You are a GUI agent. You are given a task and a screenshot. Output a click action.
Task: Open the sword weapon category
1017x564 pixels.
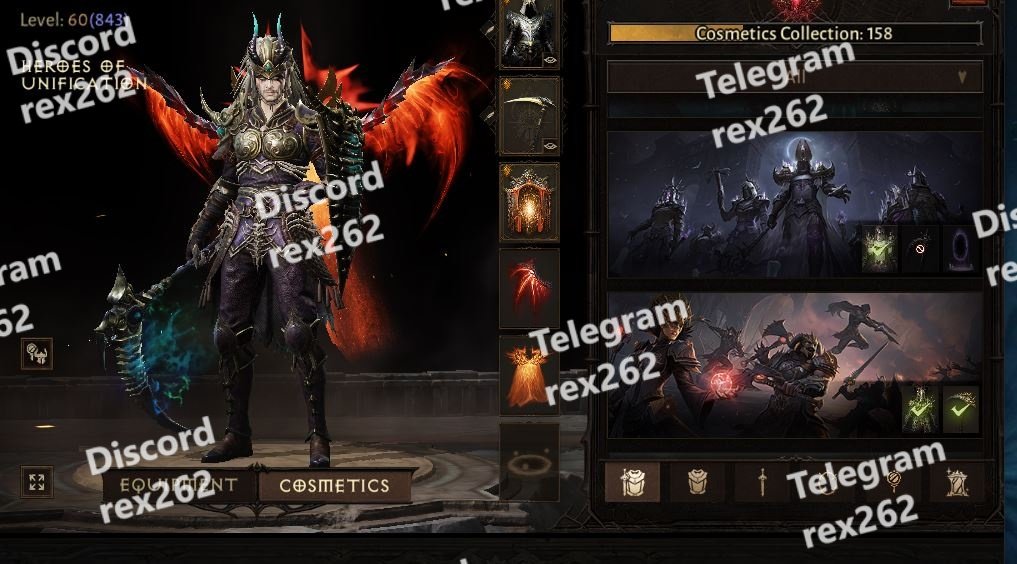click(762, 483)
